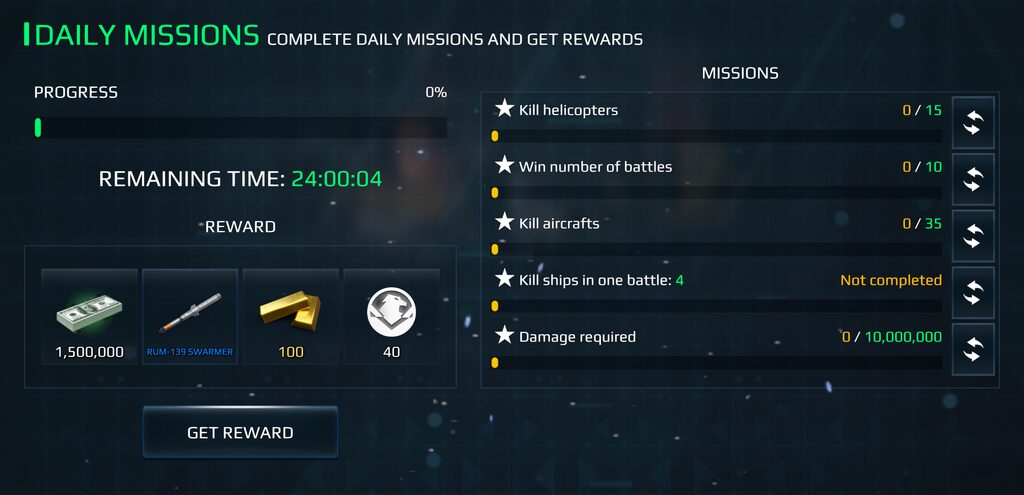Choose the 100 gold bars reward
Viewport: 1024px width, 495px height.
291,316
